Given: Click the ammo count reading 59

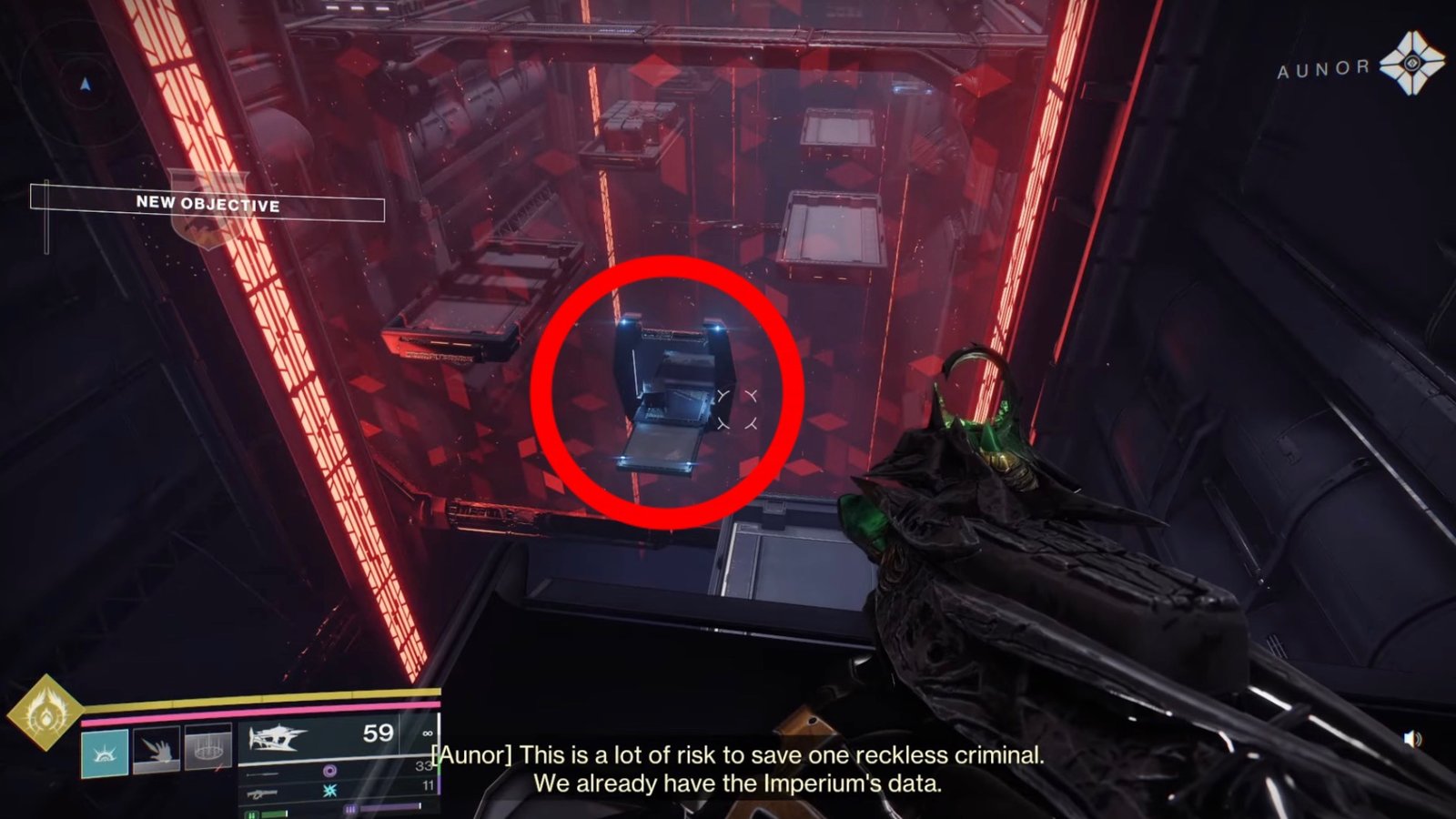Looking at the screenshot, I should pyautogui.click(x=377, y=733).
